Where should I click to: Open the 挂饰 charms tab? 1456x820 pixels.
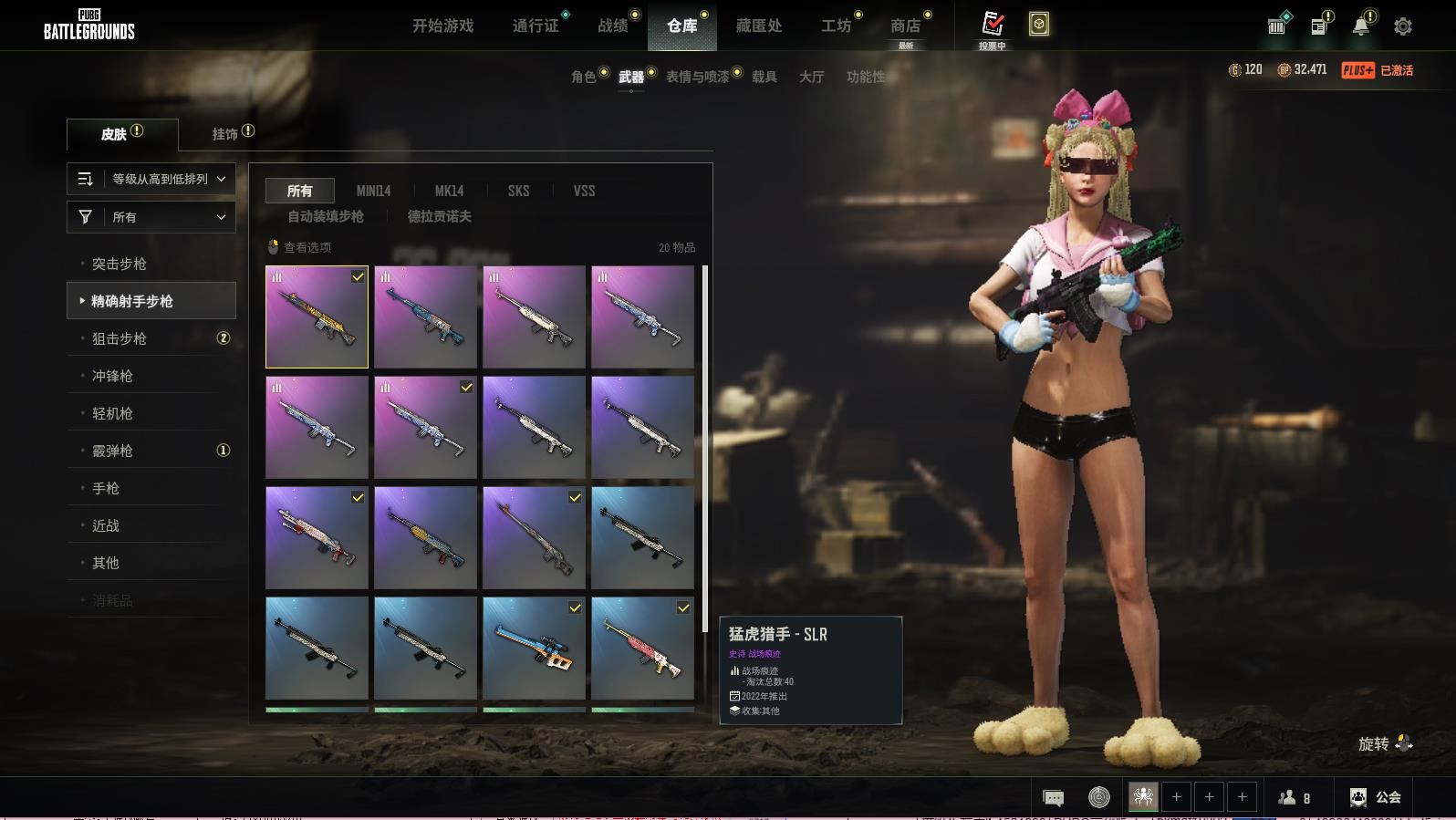[x=225, y=134]
